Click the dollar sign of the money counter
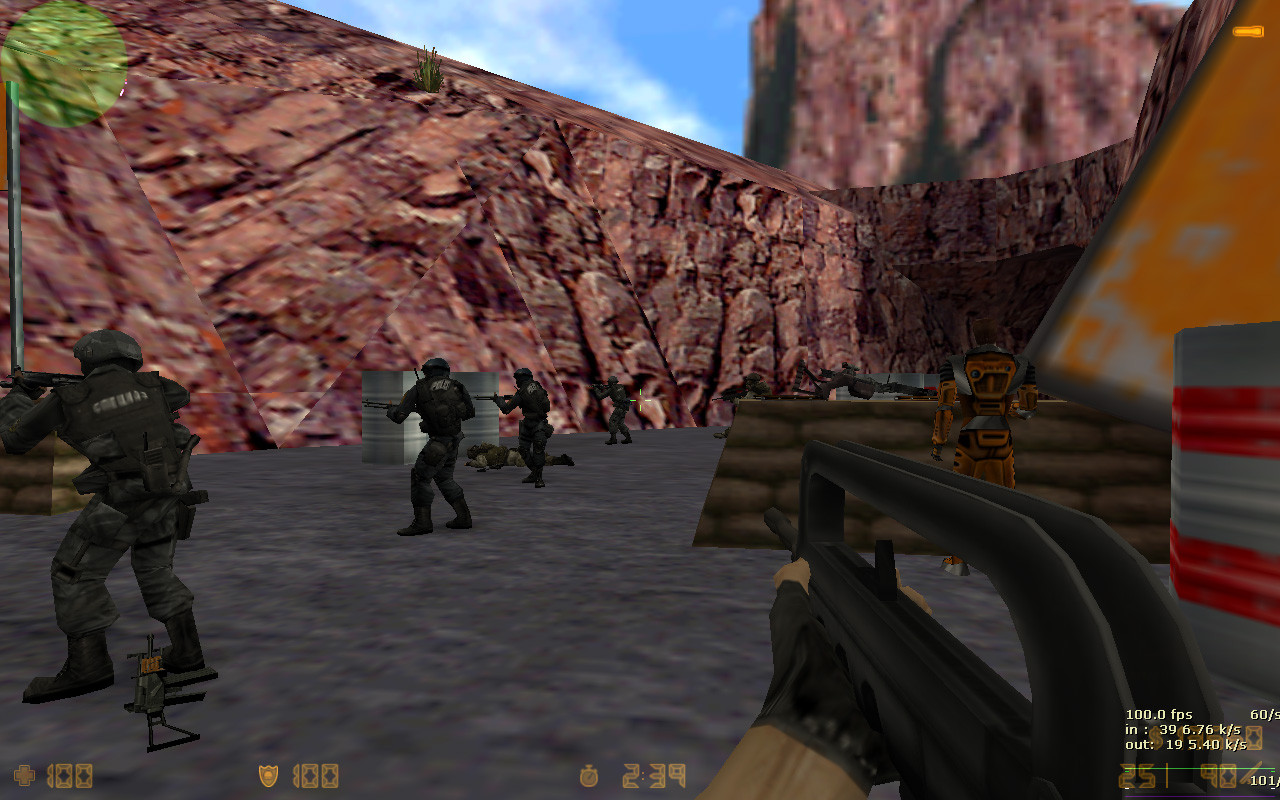 coord(1157,738)
